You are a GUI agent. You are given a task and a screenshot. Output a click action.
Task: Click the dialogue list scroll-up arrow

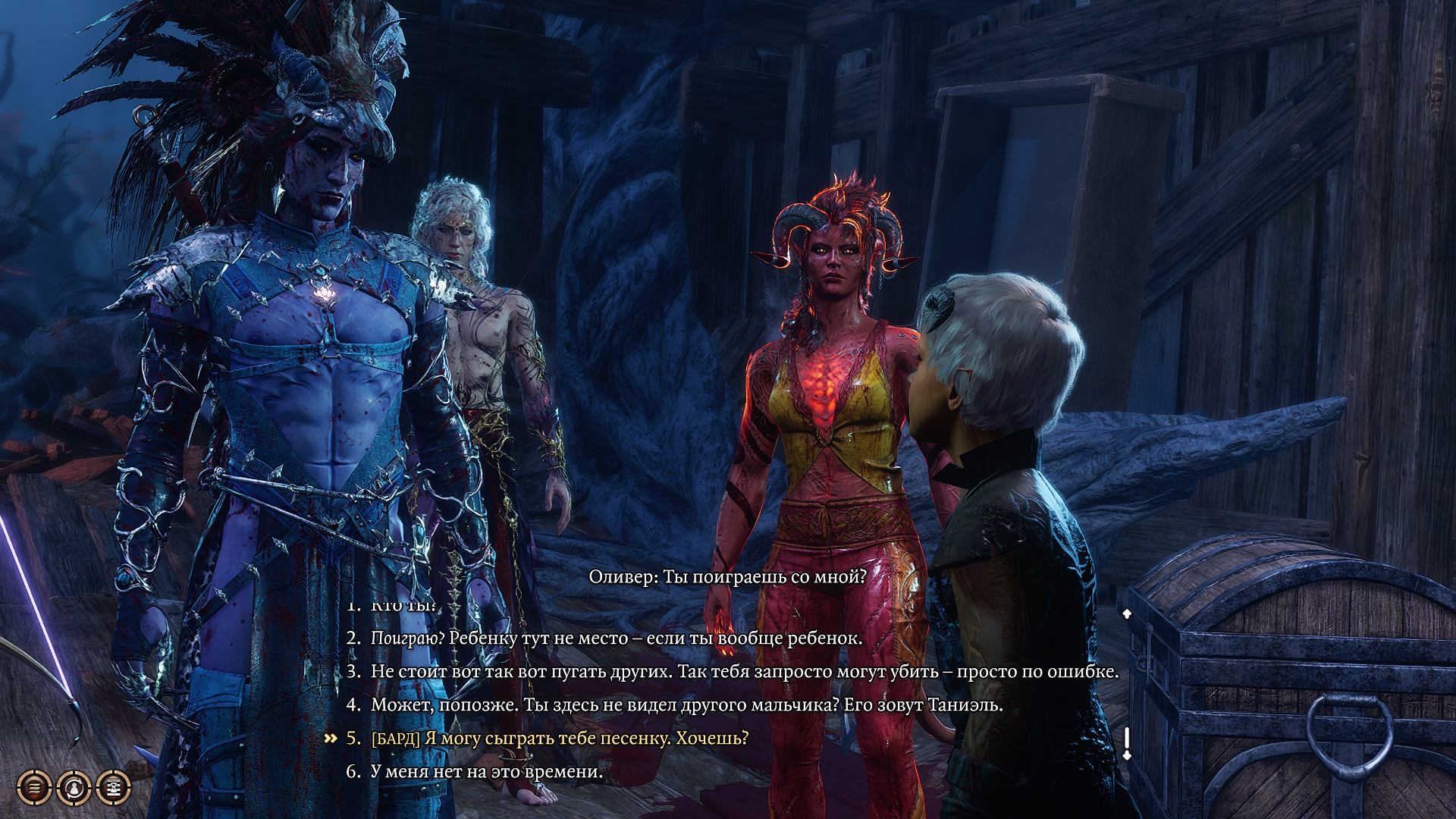(1127, 613)
